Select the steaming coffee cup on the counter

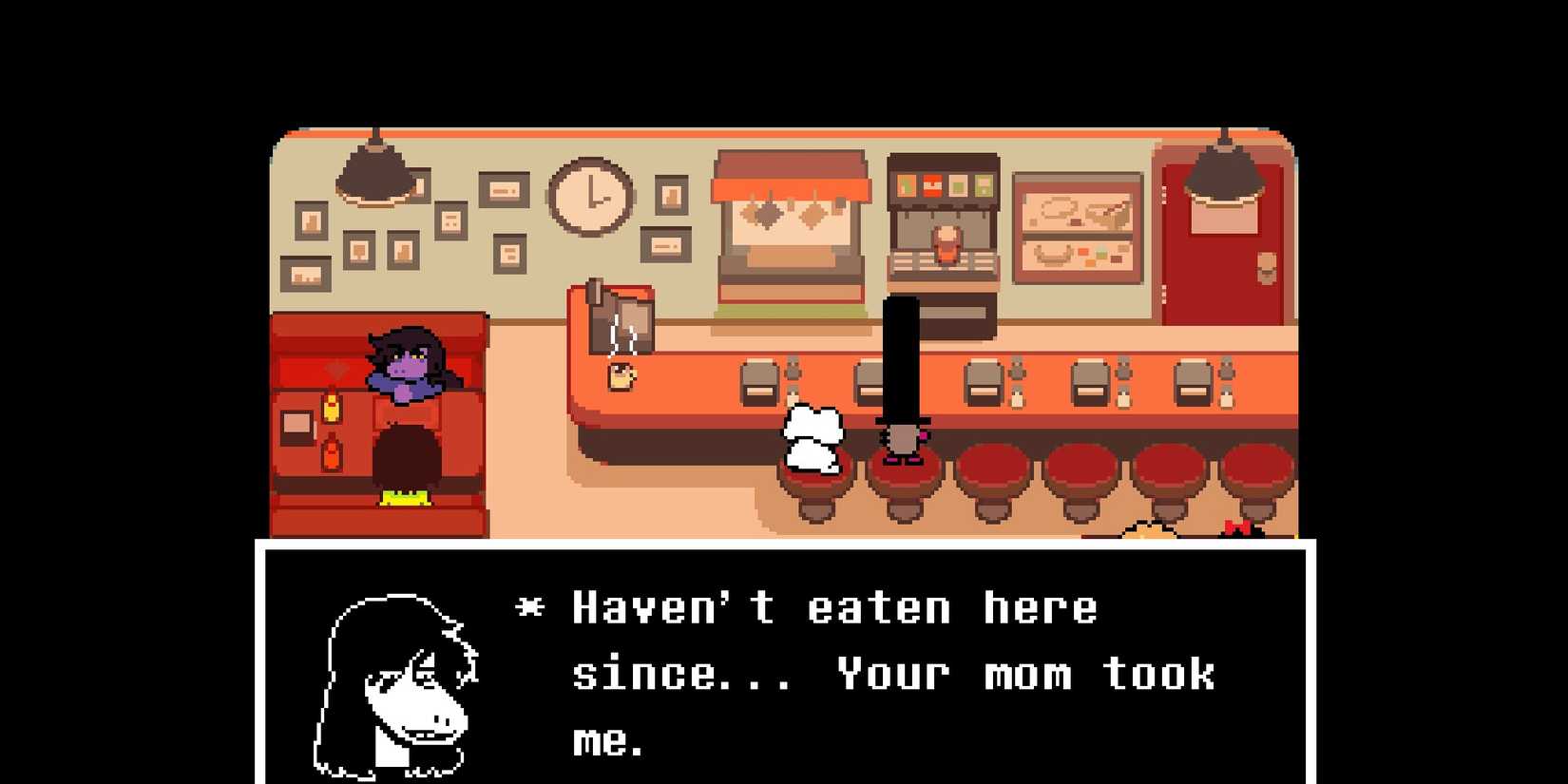(x=618, y=377)
